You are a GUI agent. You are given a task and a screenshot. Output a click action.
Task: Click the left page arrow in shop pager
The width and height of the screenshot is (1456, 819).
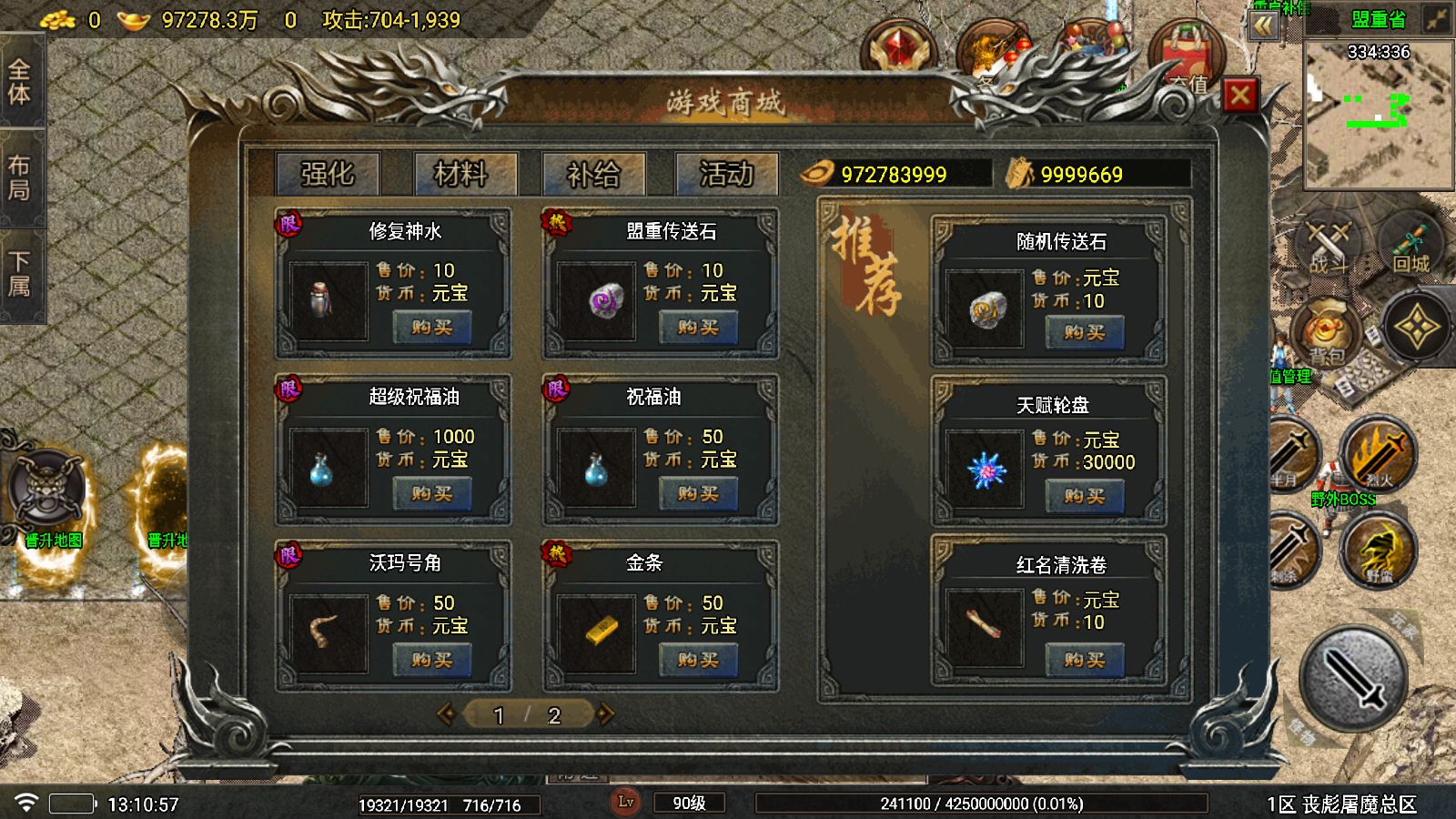click(x=448, y=716)
